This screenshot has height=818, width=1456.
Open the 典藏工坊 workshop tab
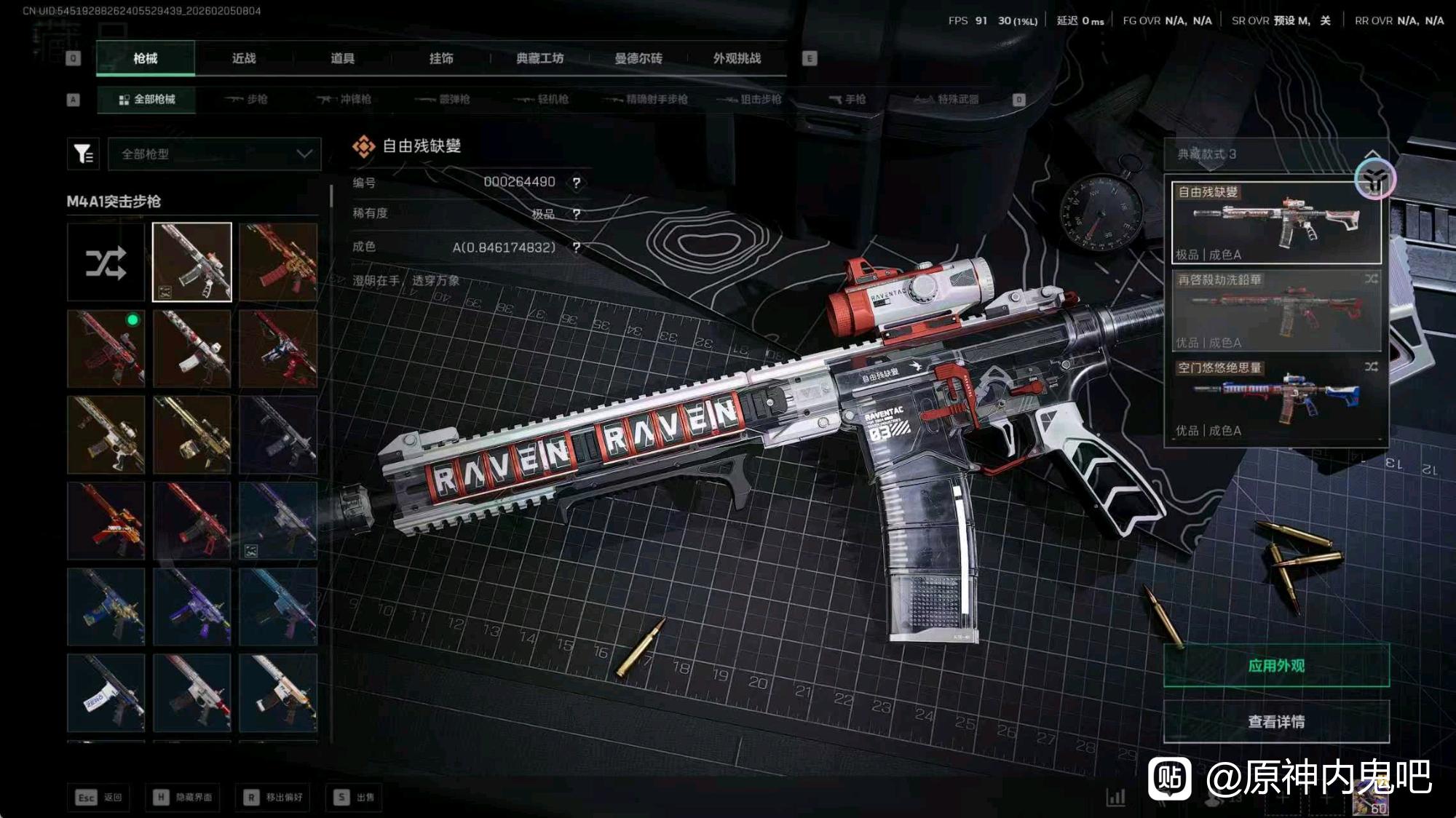[539, 58]
